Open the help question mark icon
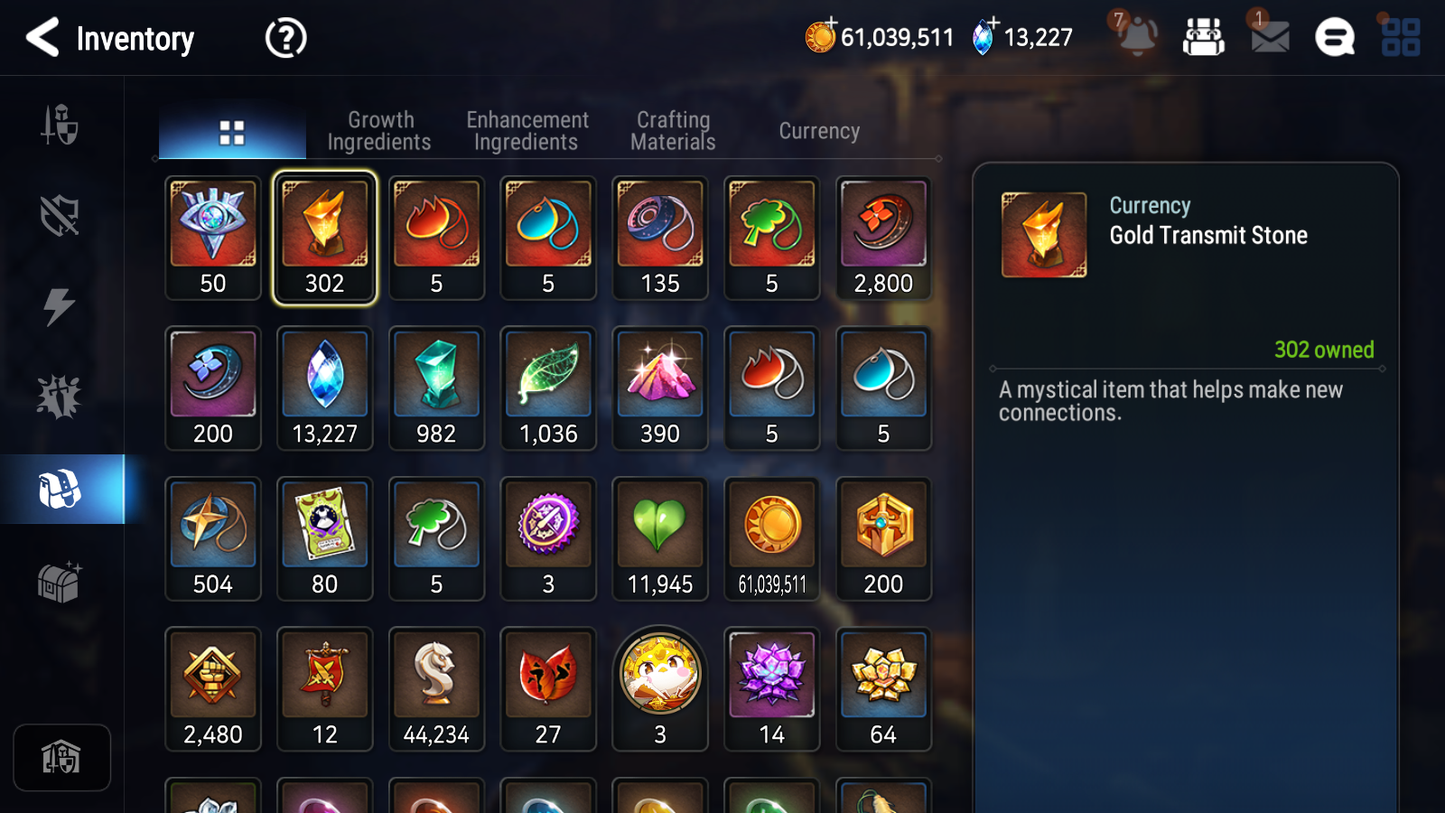This screenshot has height=813, width=1445. pos(285,37)
